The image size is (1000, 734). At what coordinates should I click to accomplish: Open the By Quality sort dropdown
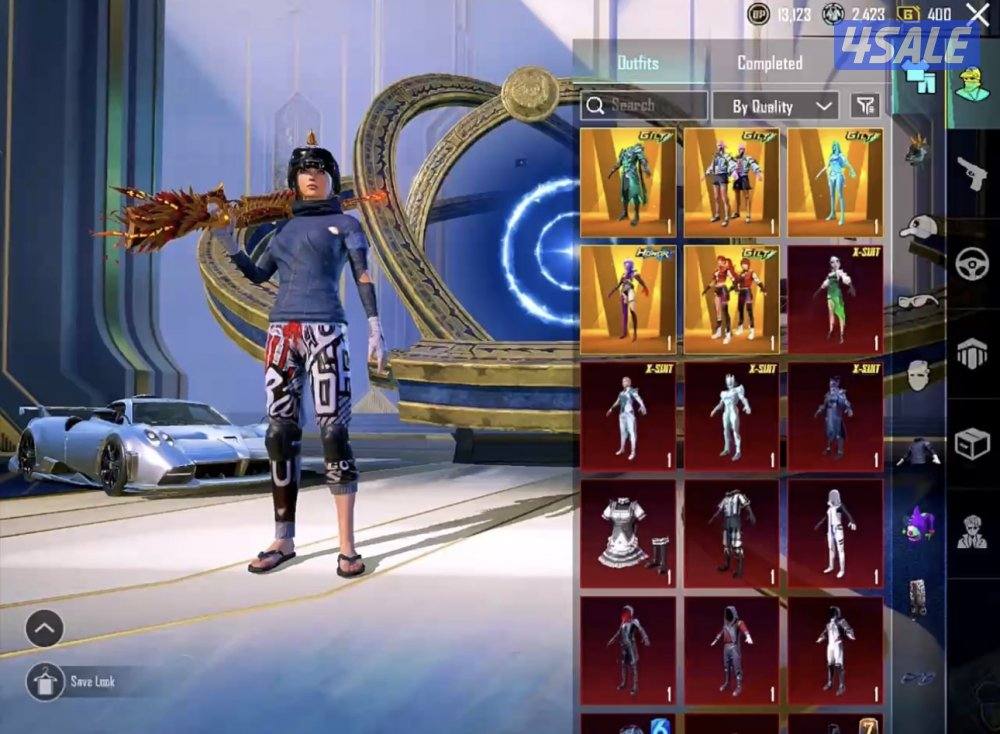774,106
